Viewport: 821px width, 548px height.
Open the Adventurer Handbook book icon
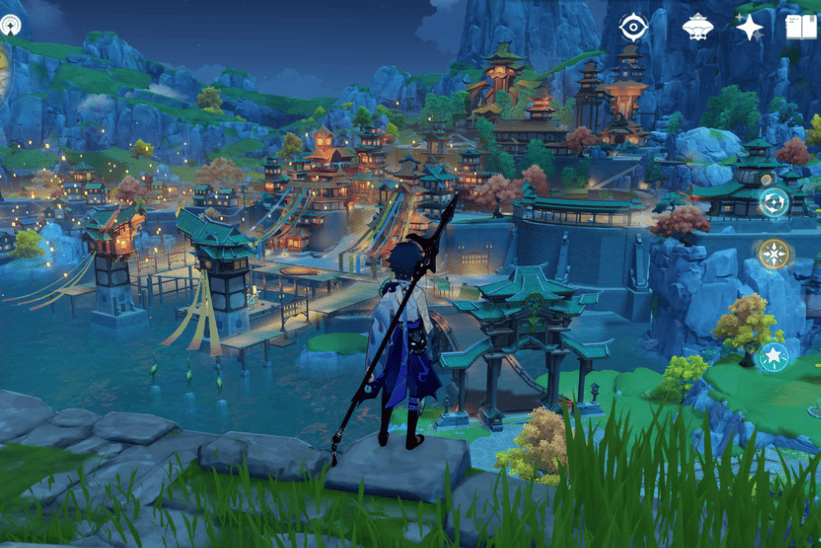point(801,27)
